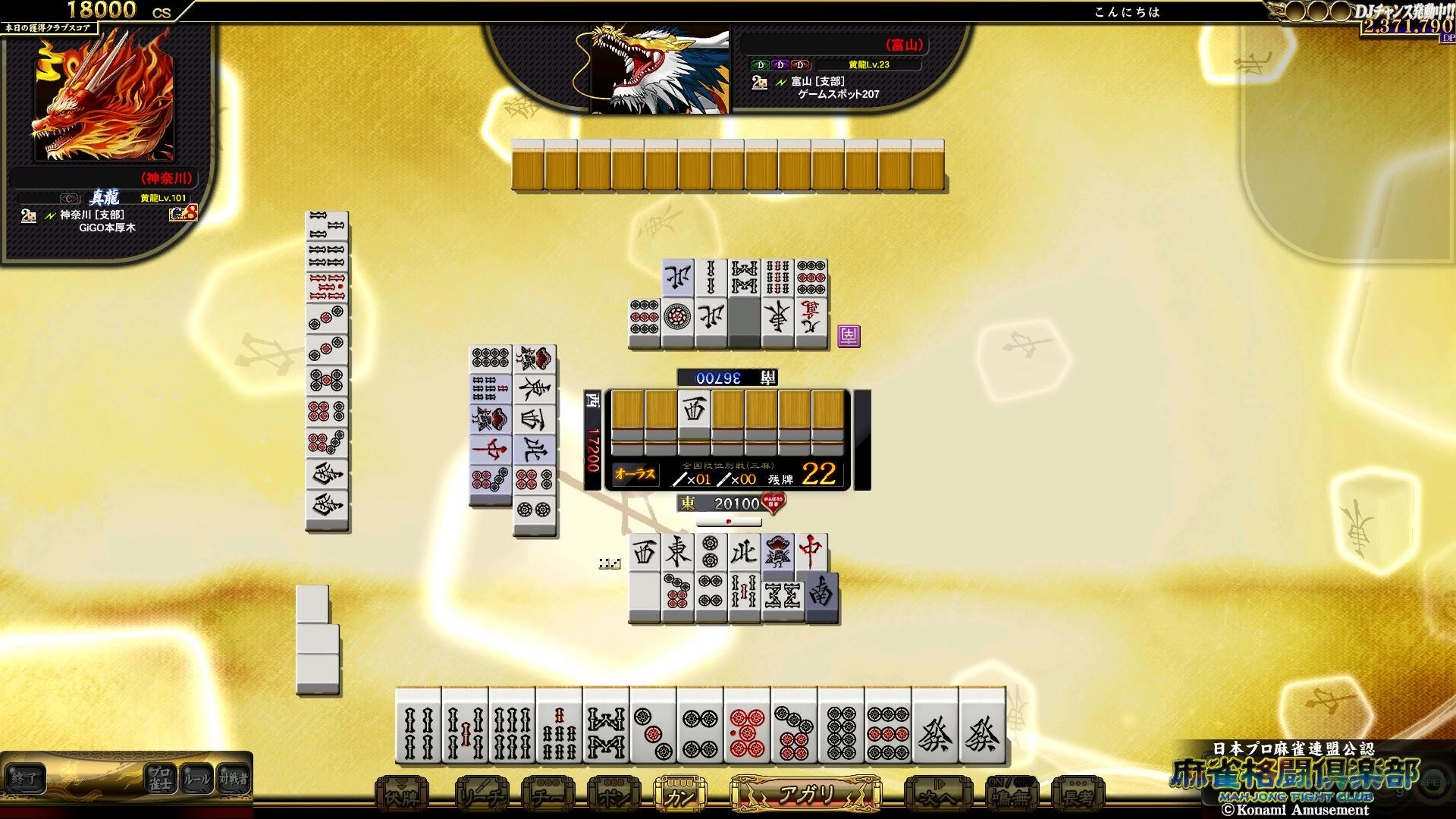The image size is (1456, 819).
Task: Open the プロ雀士 panel
Action: click(159, 778)
